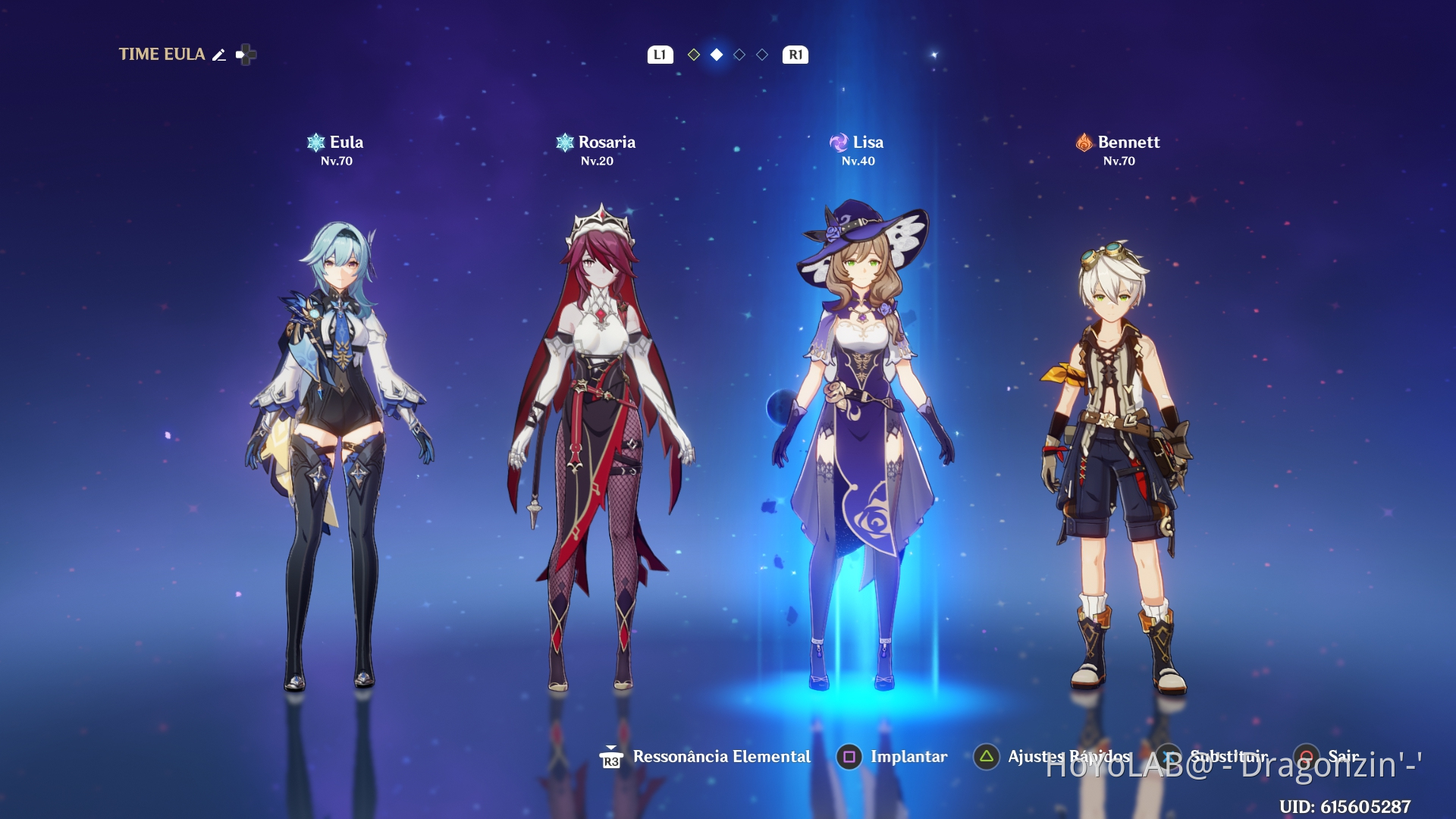Image resolution: width=1456 pixels, height=819 pixels.
Task: Select the first diamond page indicator
Action: 692,55
